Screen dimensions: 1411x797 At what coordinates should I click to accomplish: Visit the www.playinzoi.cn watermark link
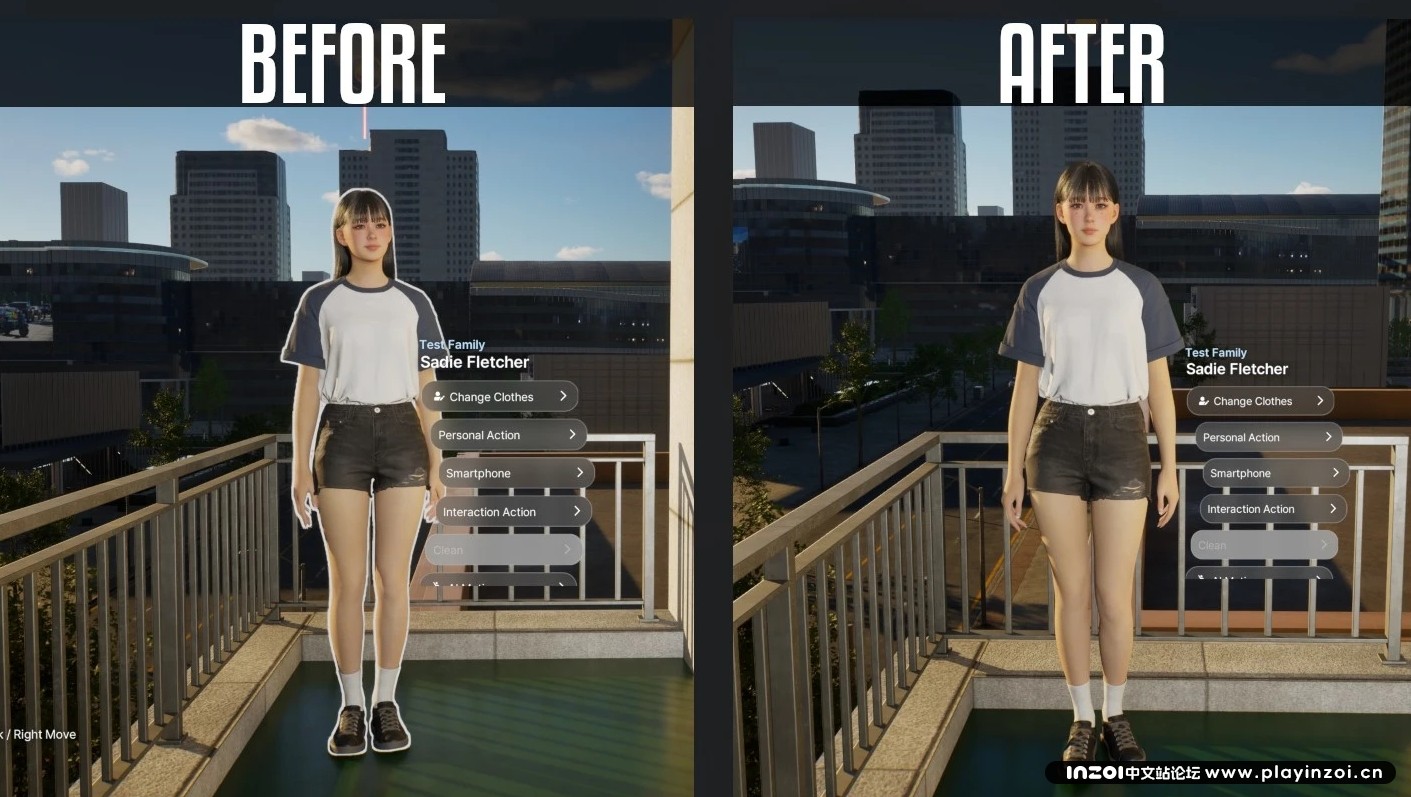point(1294,772)
